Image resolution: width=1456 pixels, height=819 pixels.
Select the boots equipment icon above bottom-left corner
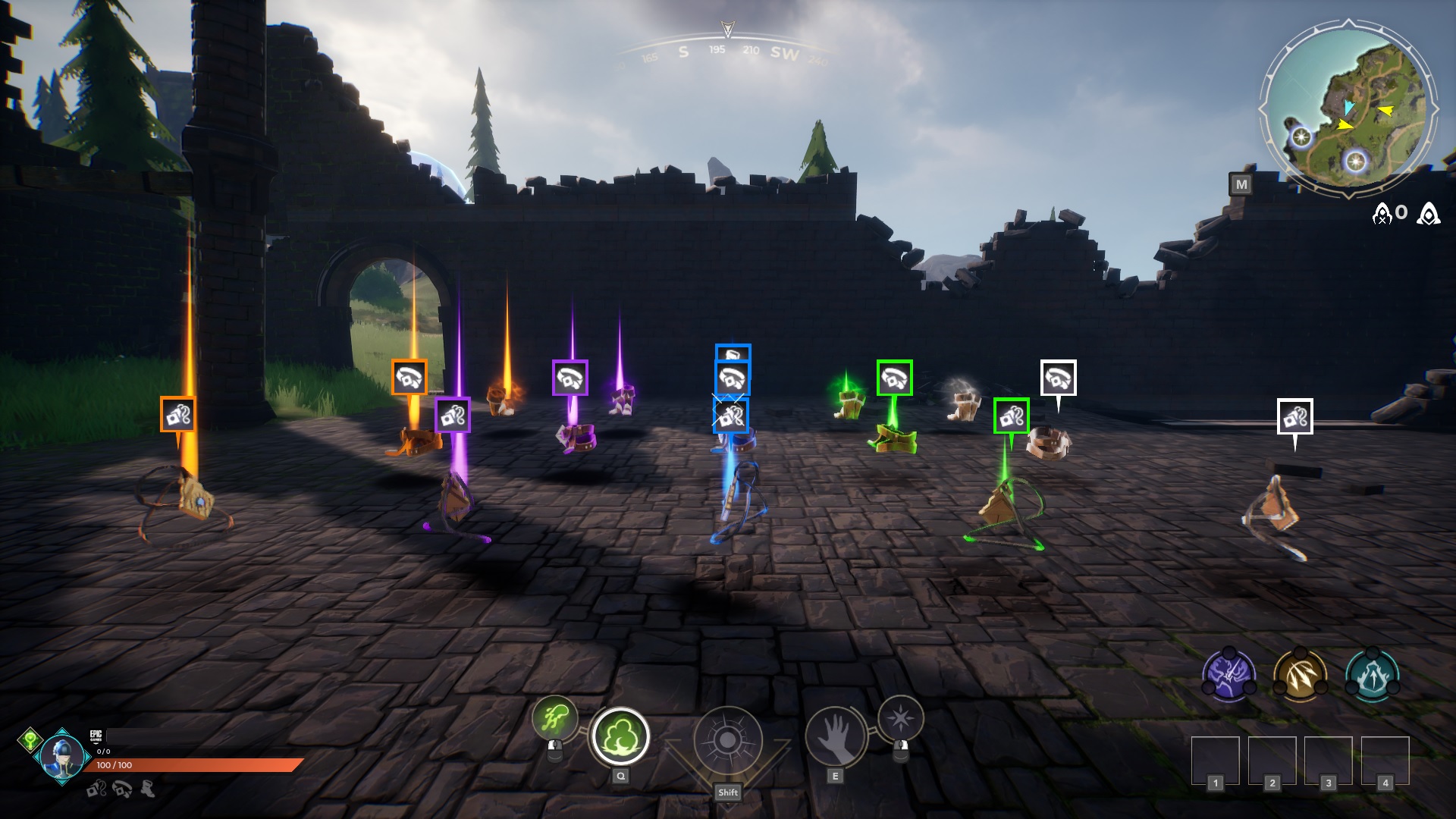tap(146, 789)
